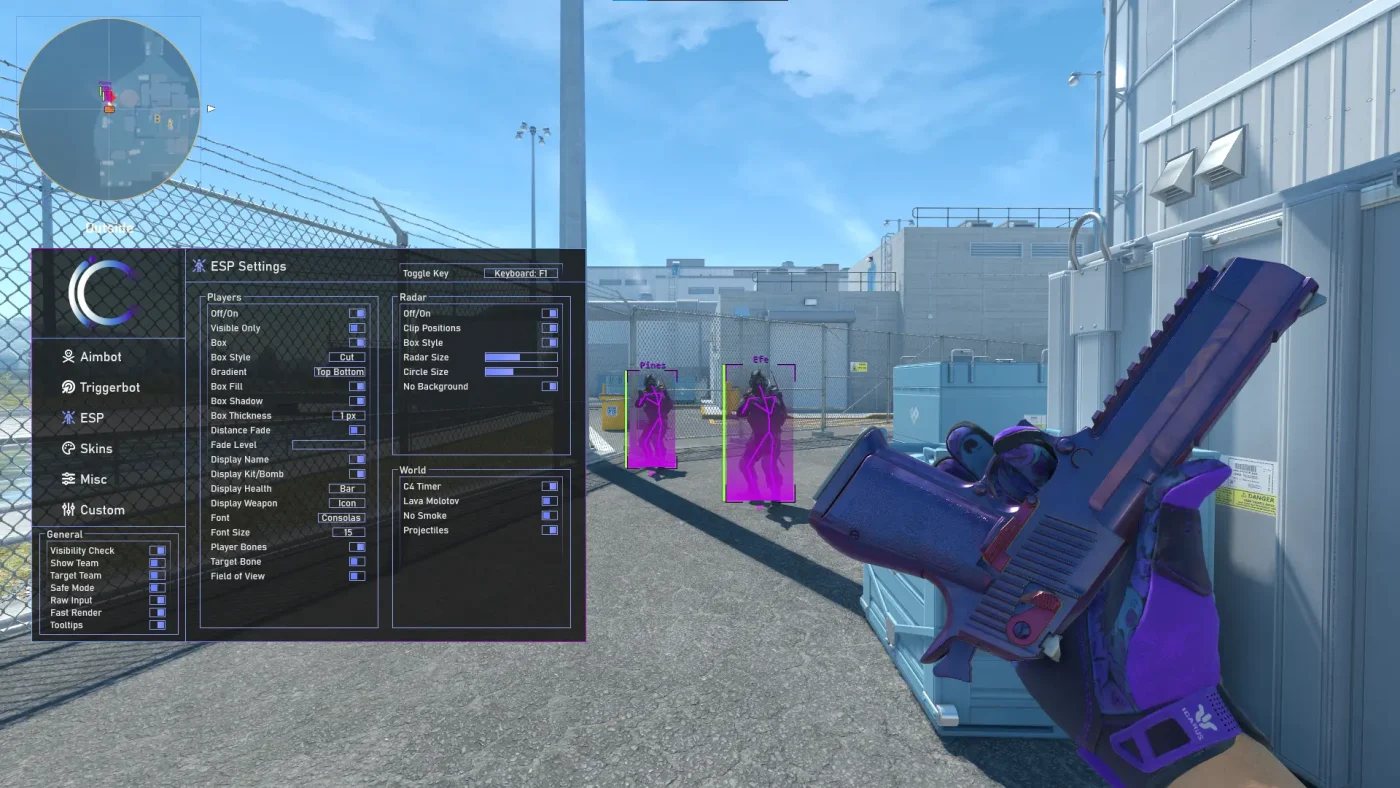Open the Box Style dropdown showing Cut
This screenshot has width=1400, height=788.
point(346,356)
